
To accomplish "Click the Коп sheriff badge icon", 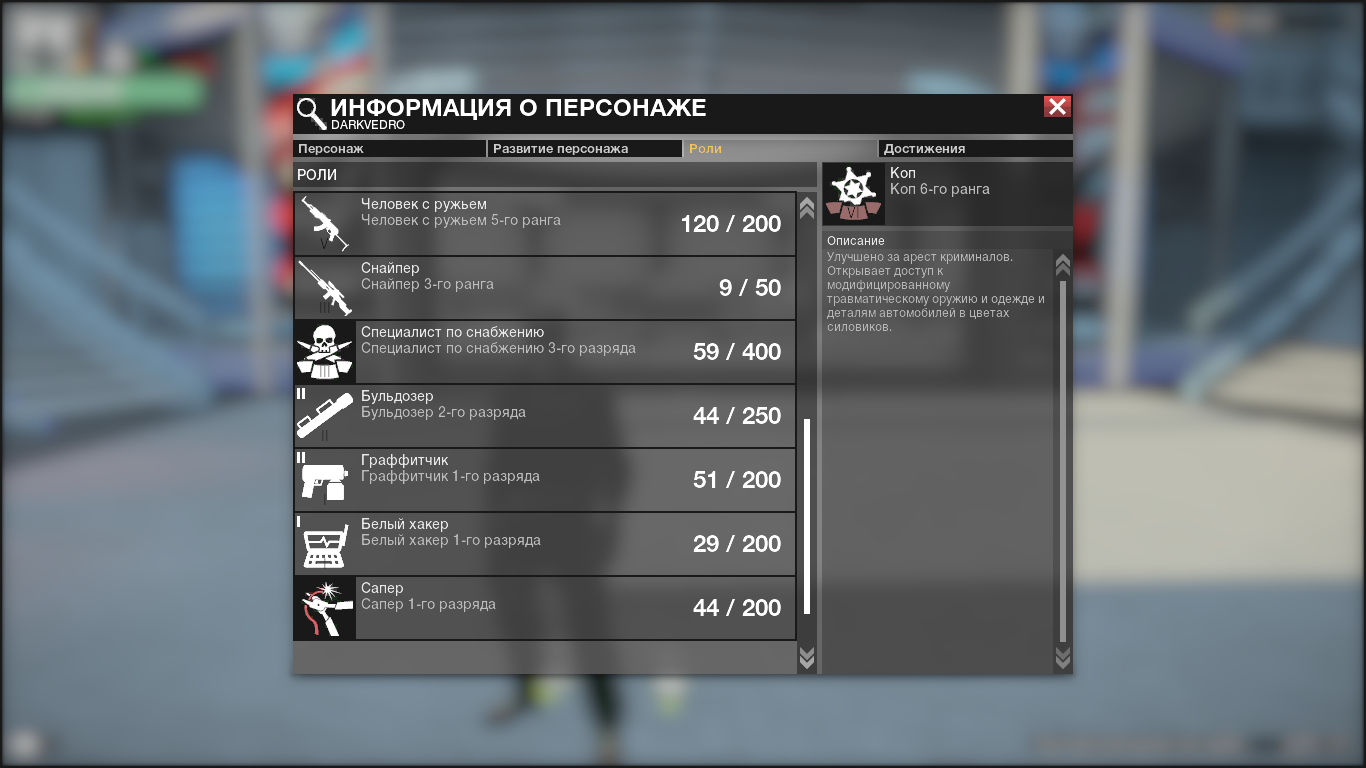I will click(853, 194).
